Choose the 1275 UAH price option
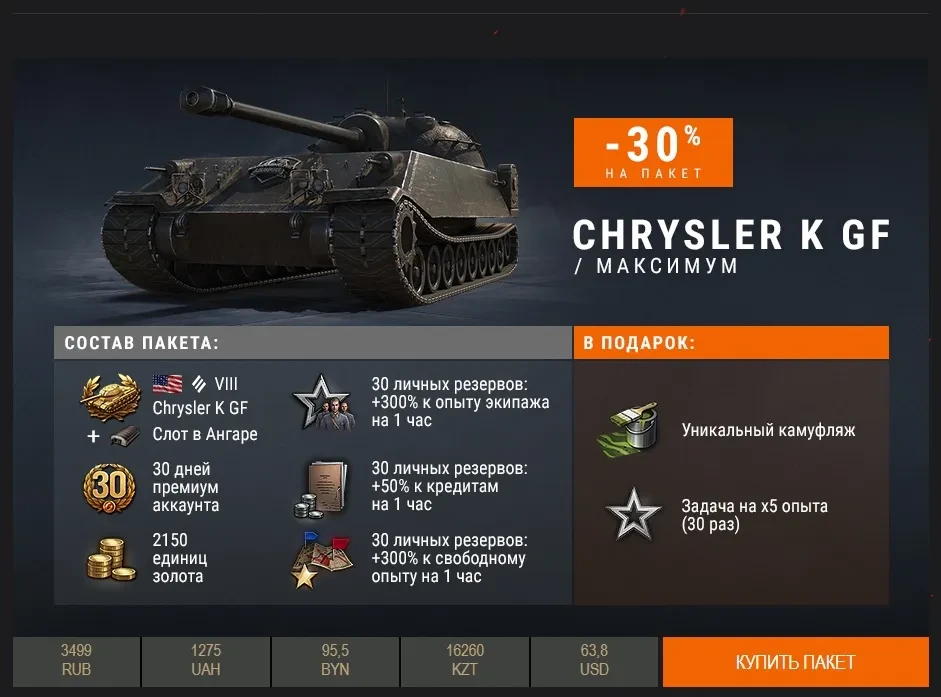 click(206, 661)
